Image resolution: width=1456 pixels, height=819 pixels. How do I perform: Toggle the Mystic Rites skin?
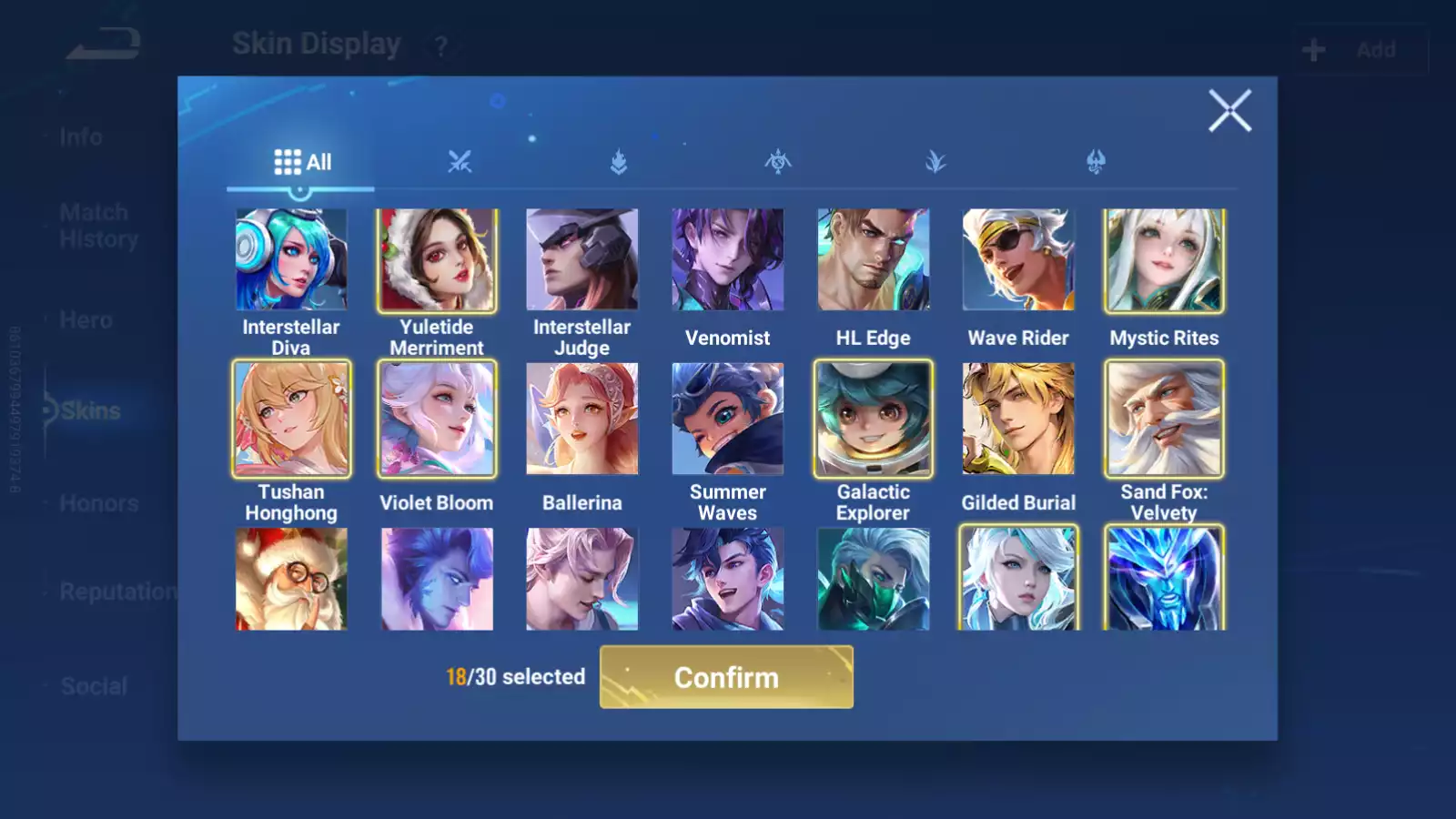point(1164,260)
